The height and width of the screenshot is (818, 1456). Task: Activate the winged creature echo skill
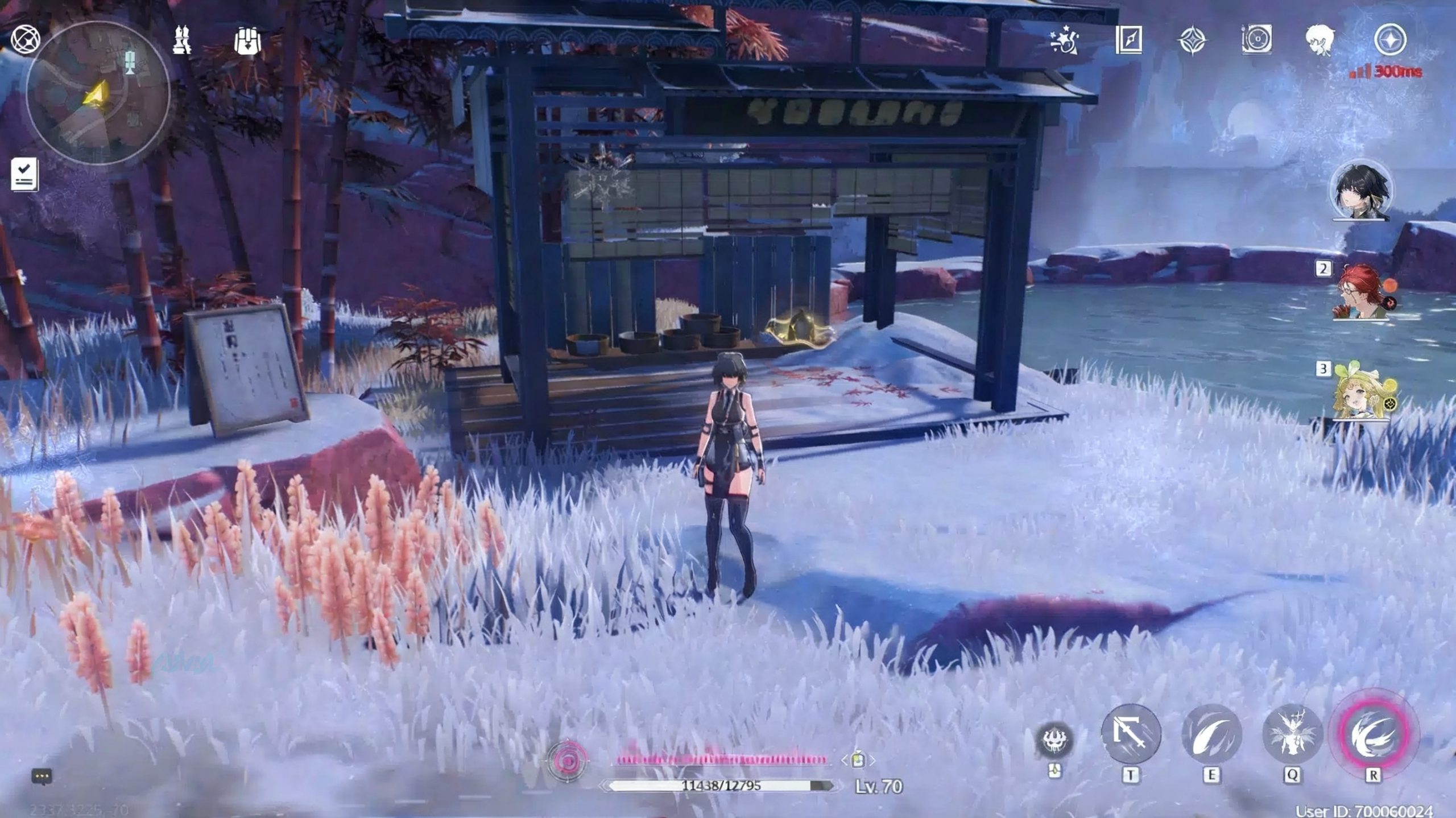[x=1292, y=733]
